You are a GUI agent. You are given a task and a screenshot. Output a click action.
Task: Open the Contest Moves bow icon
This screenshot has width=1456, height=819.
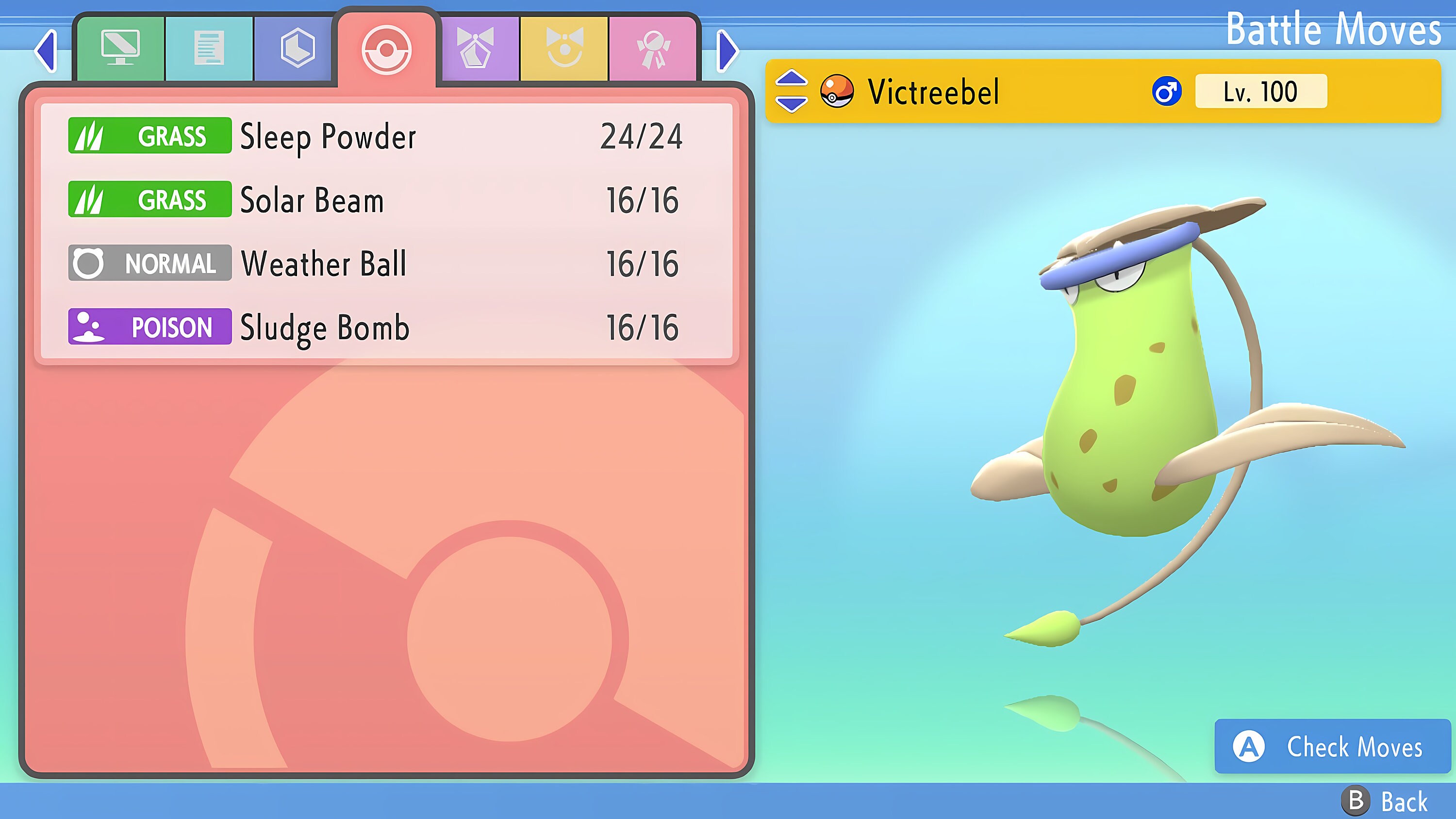pyautogui.click(x=475, y=48)
